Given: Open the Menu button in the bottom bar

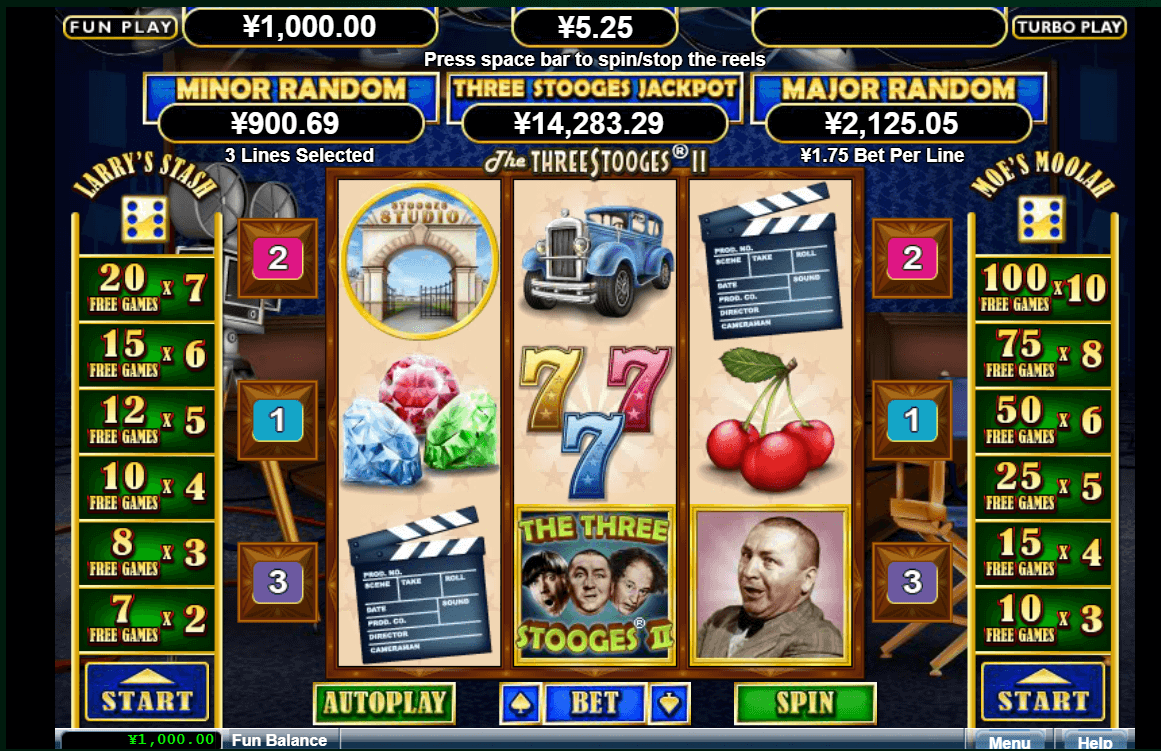Looking at the screenshot, I should [x=1009, y=741].
